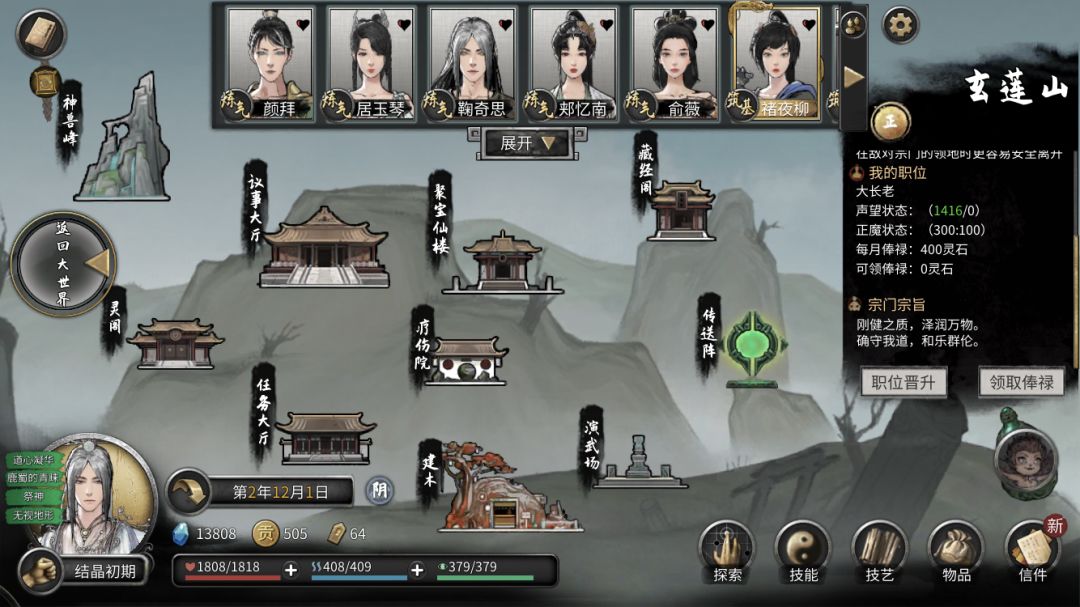This screenshot has height=607, width=1080.
Task: Click the 职位晋升 promotion button
Action: tap(903, 382)
